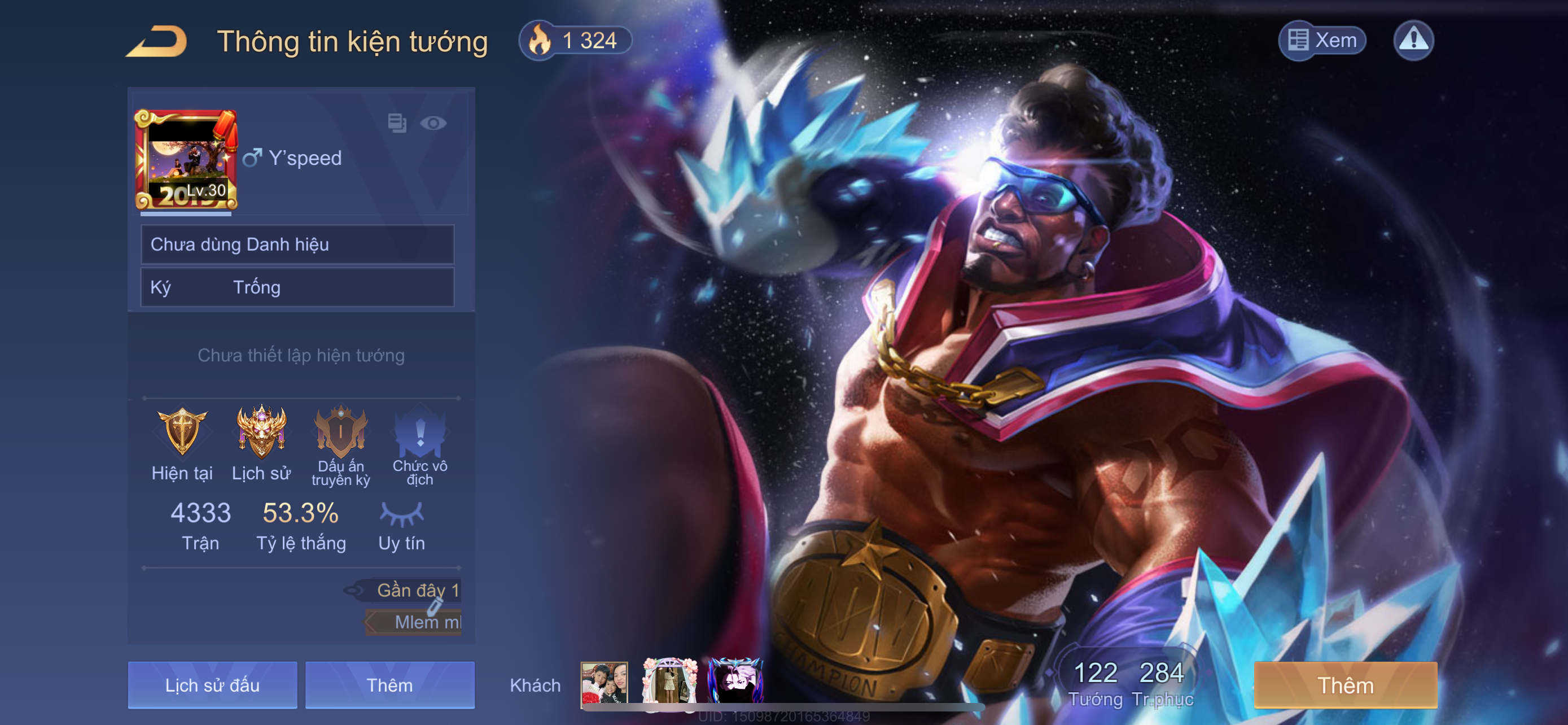The image size is (1568, 725).
Task: Go back using the golden arrow
Action: (x=157, y=41)
